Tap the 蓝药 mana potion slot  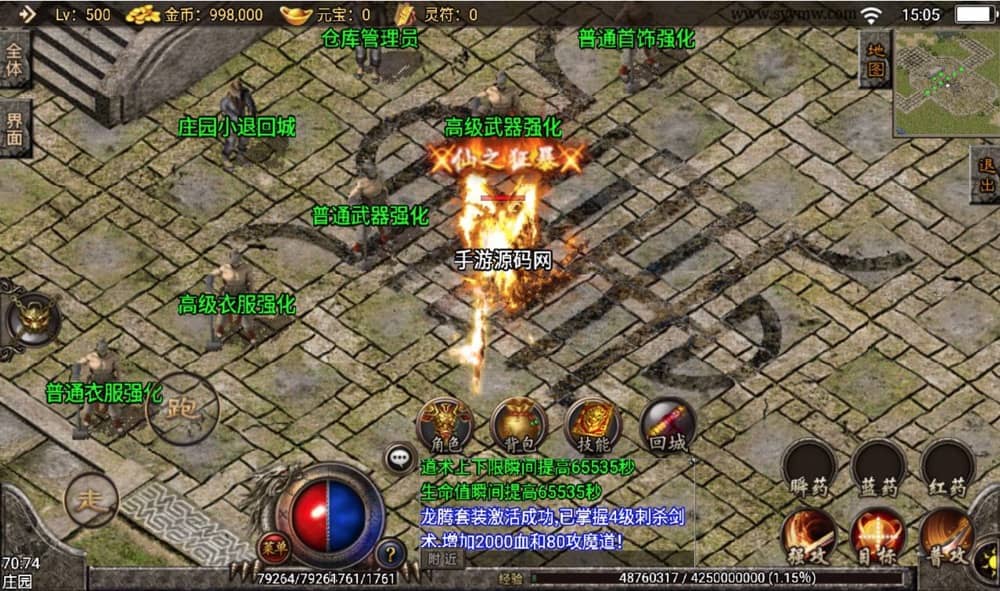(879, 468)
